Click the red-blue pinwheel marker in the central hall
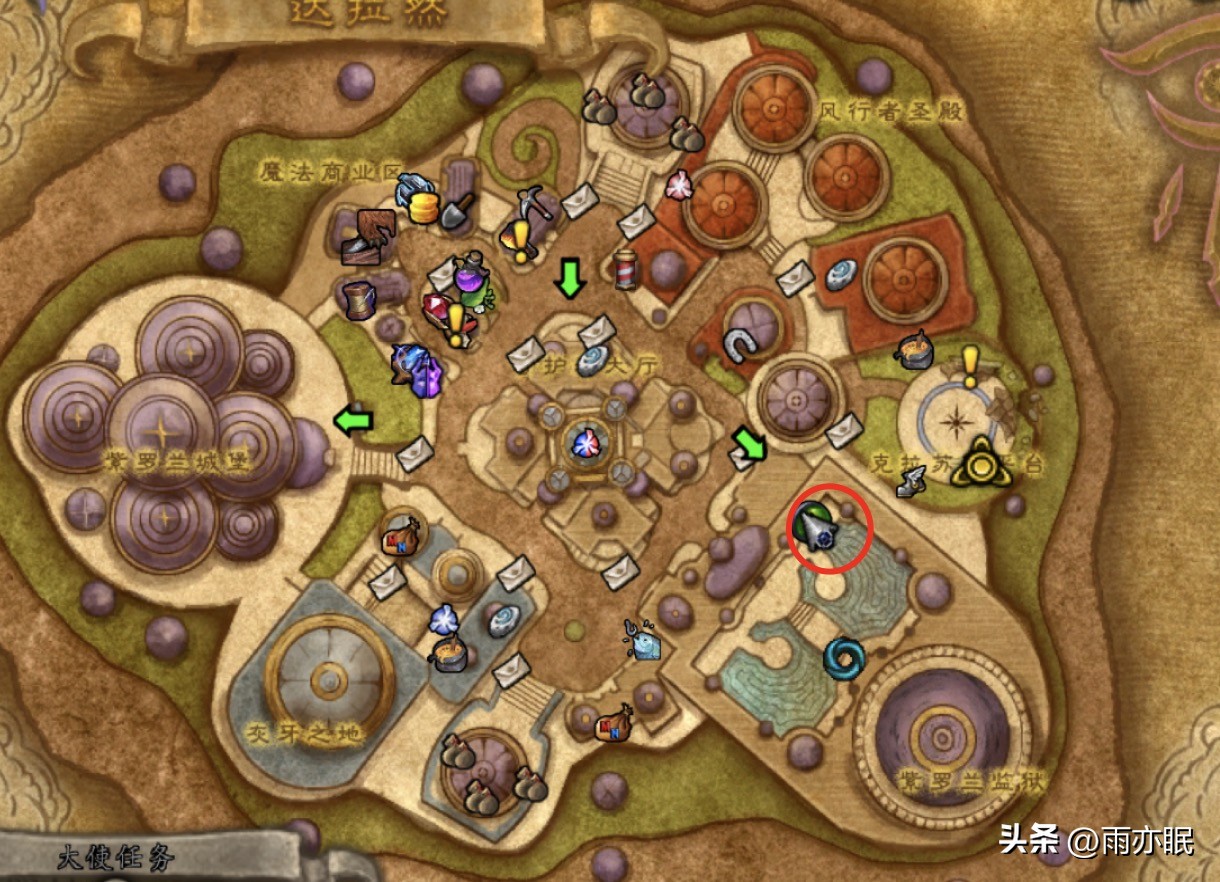Viewport: 1220px width, 882px height. [x=582, y=441]
